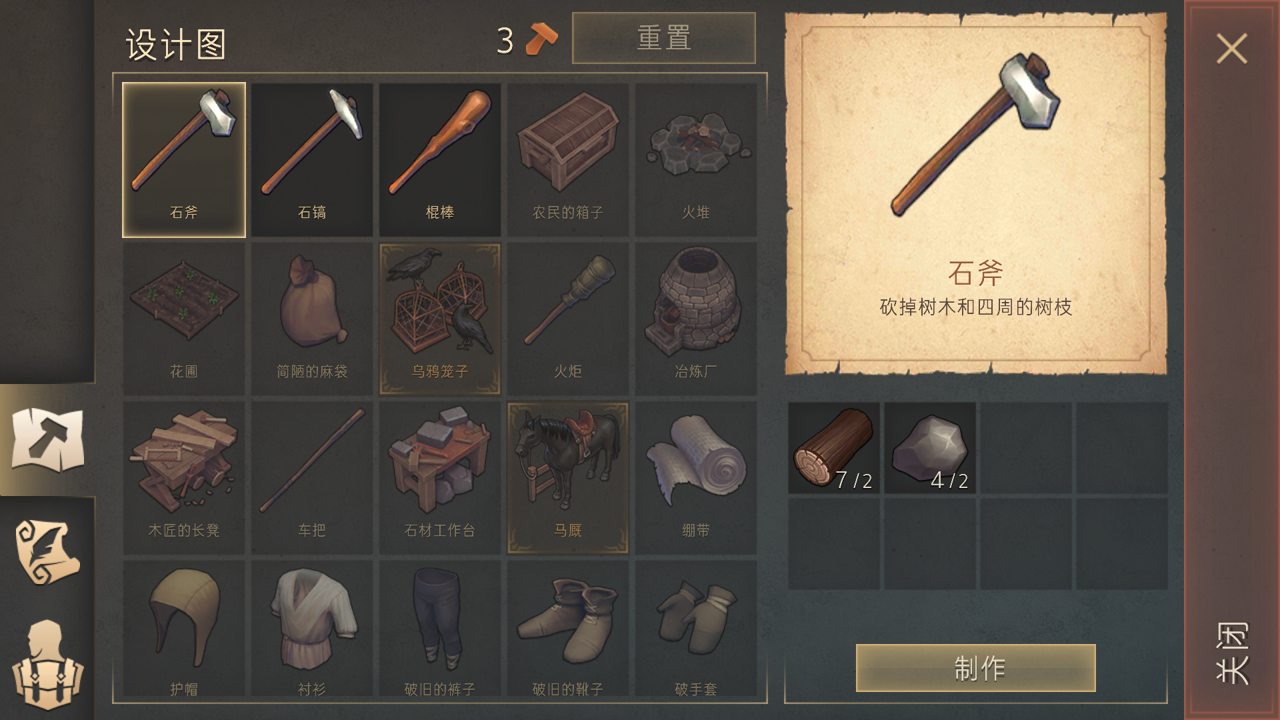Select the 石镐 stone pickaxe recipe

click(311, 155)
